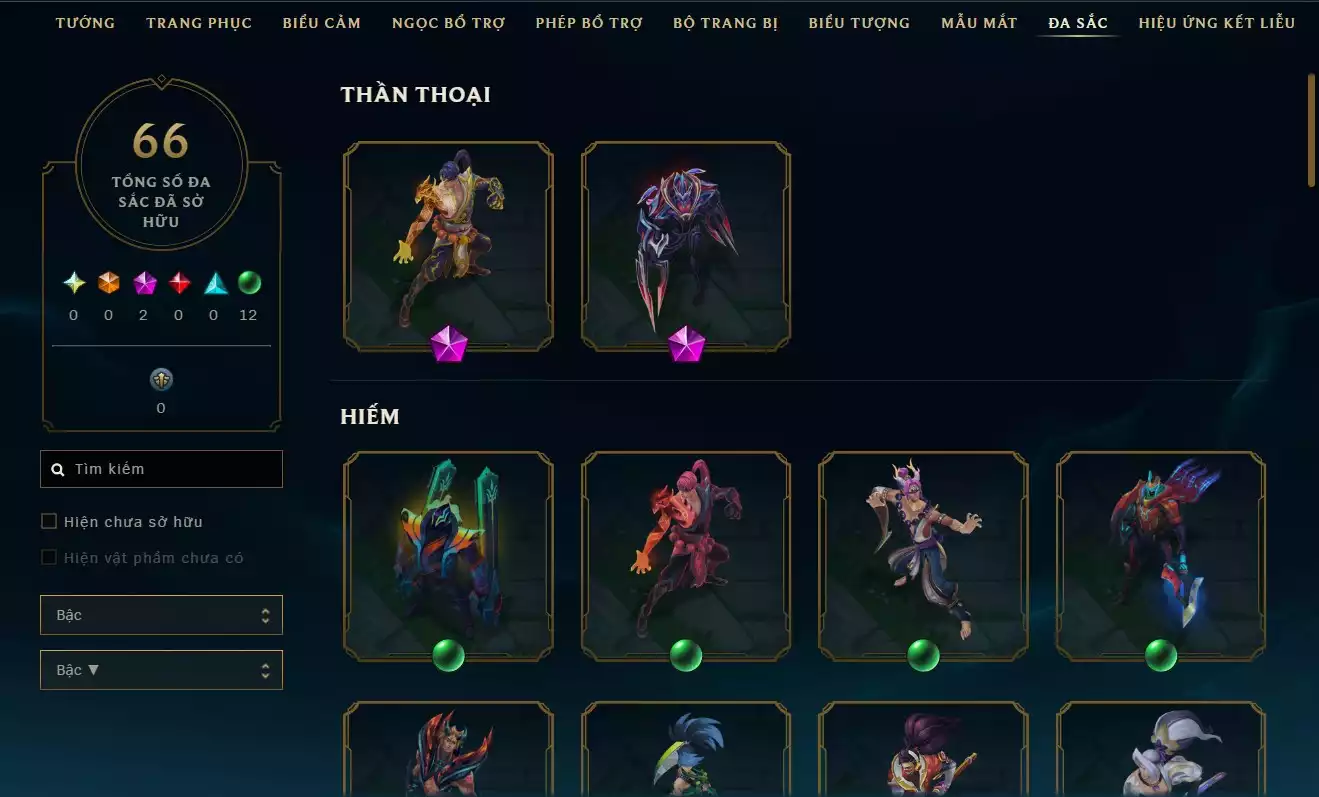Choose the dark armored mythic chroma with claws
The width and height of the screenshot is (1319, 797).
tap(686, 246)
